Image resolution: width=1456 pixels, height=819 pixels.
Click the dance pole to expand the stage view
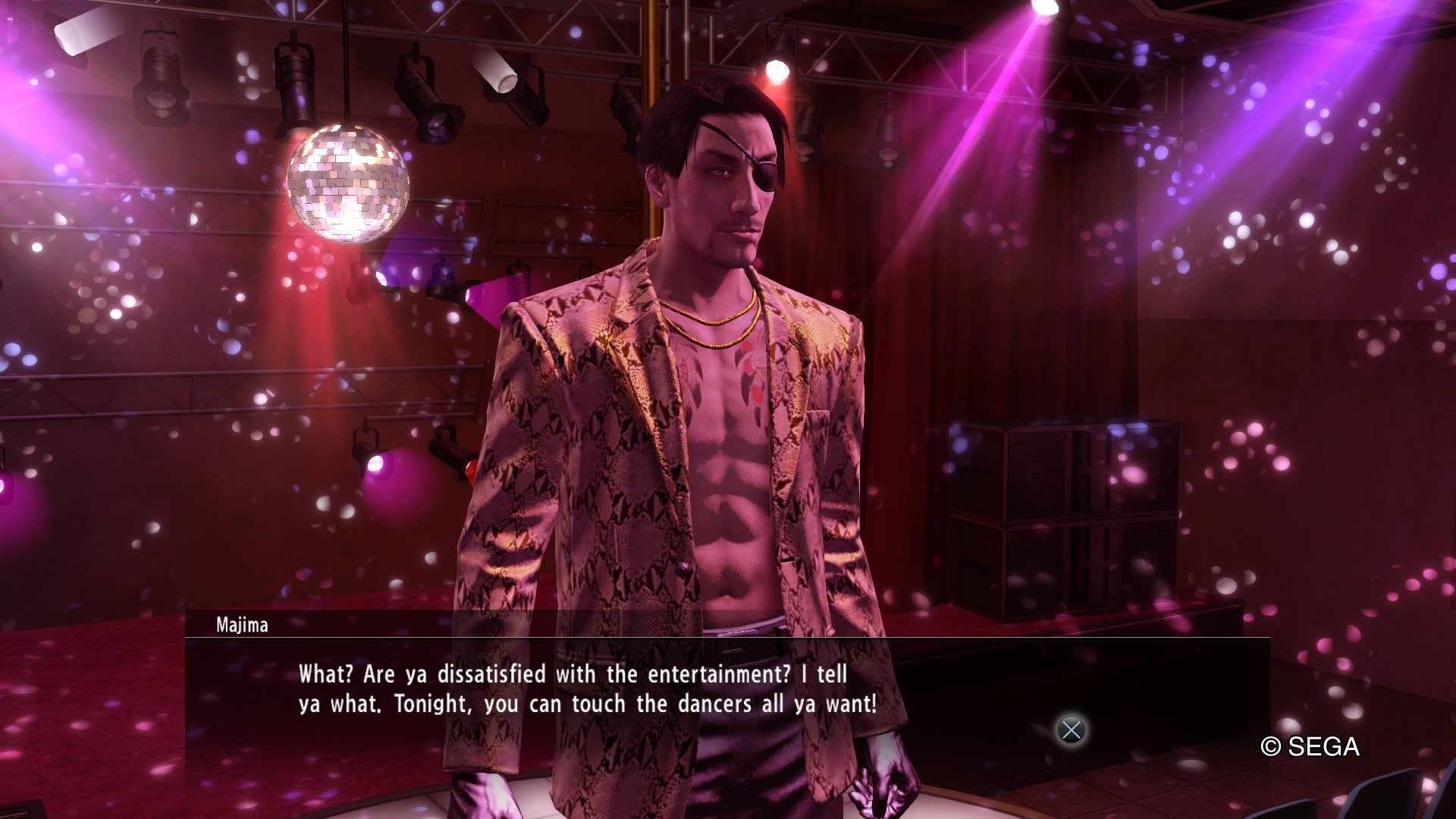tap(651, 76)
